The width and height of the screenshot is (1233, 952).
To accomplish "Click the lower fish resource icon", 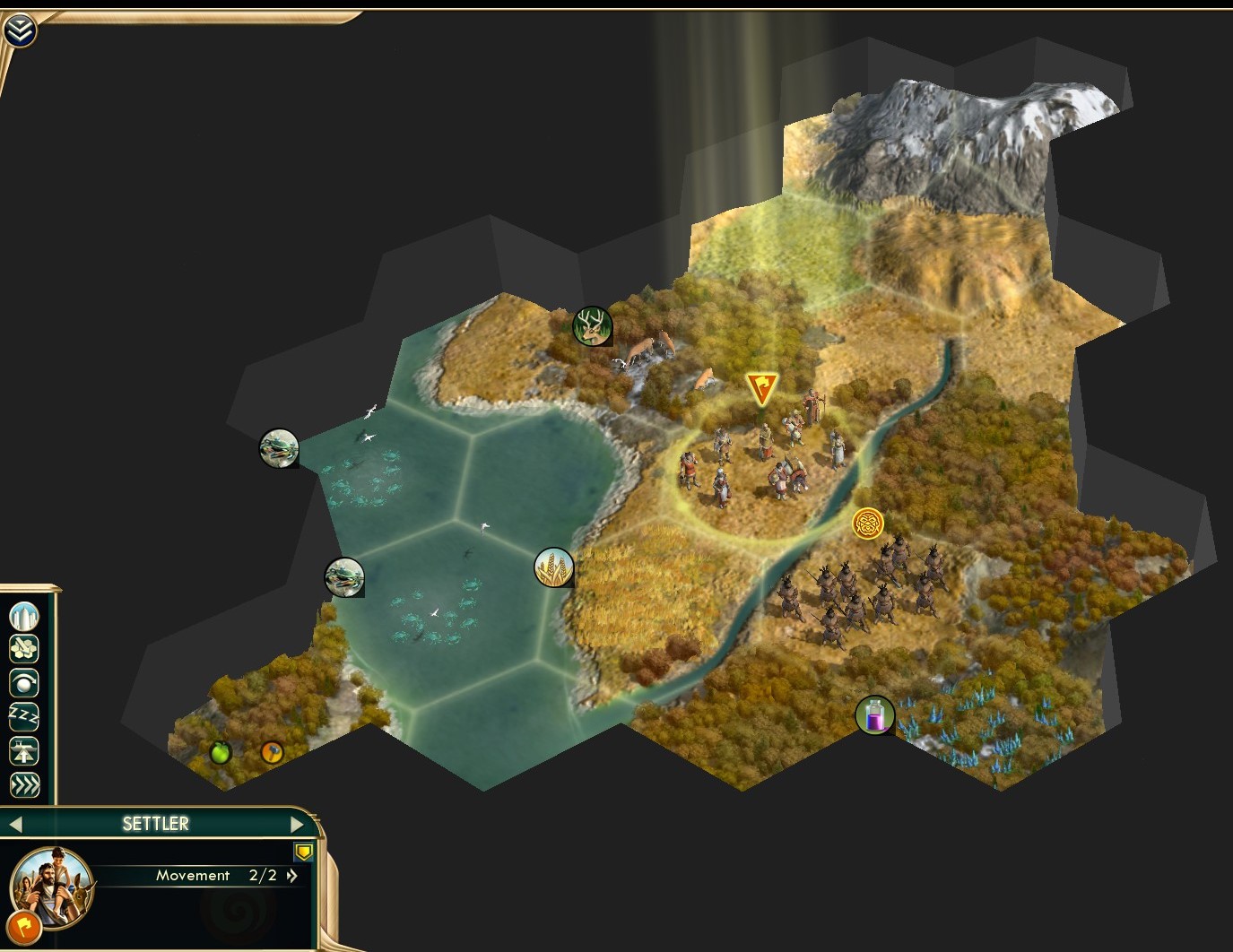I will [343, 577].
